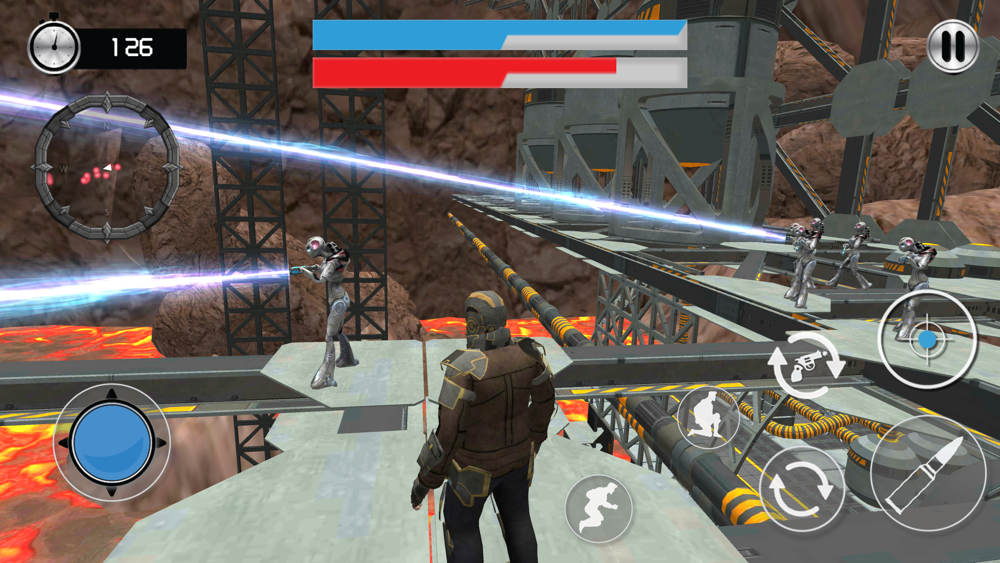The image size is (1000, 563).
Task: Switch weapon using the revolver swap icon
Action: tap(805, 367)
